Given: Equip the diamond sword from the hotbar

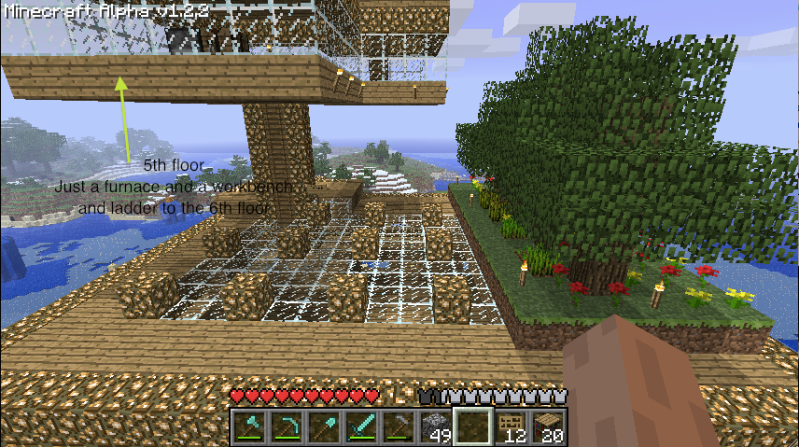Looking at the screenshot, I should (x=360, y=425).
